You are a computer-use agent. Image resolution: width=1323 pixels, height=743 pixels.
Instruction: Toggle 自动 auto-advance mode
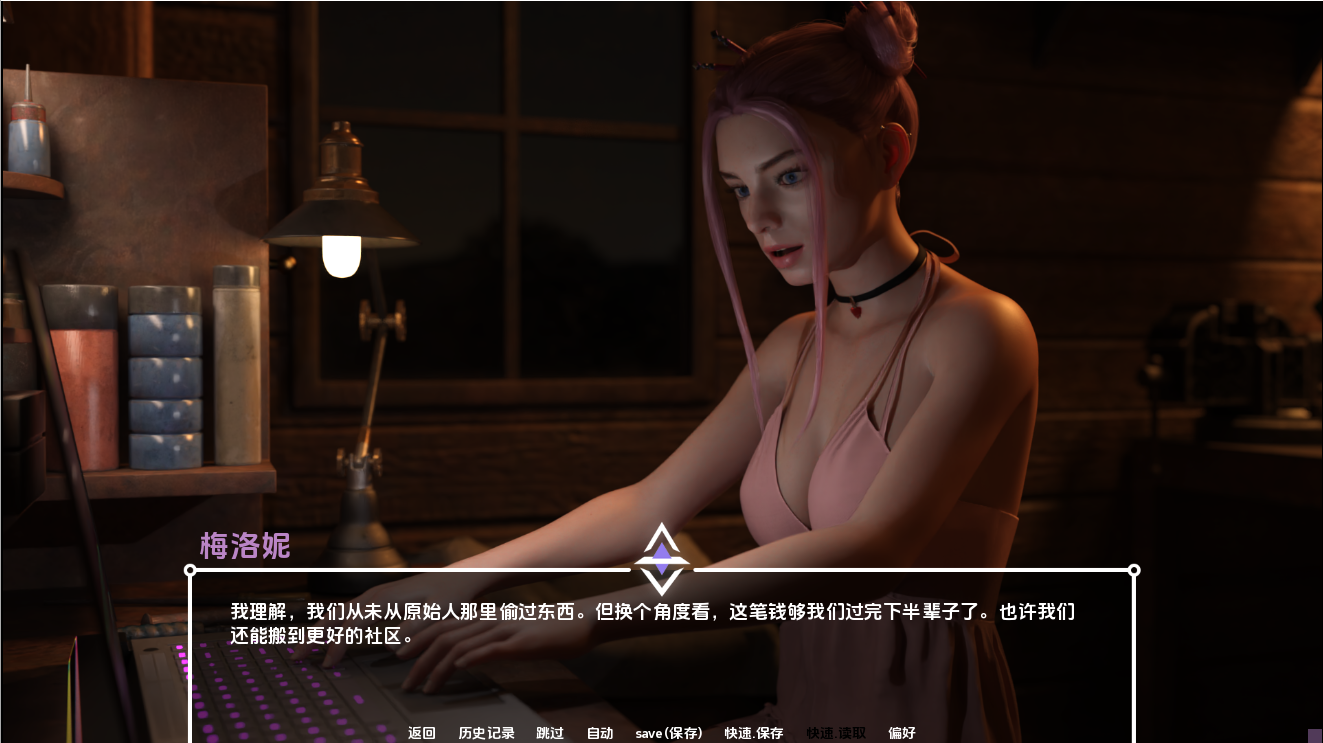[x=600, y=732]
